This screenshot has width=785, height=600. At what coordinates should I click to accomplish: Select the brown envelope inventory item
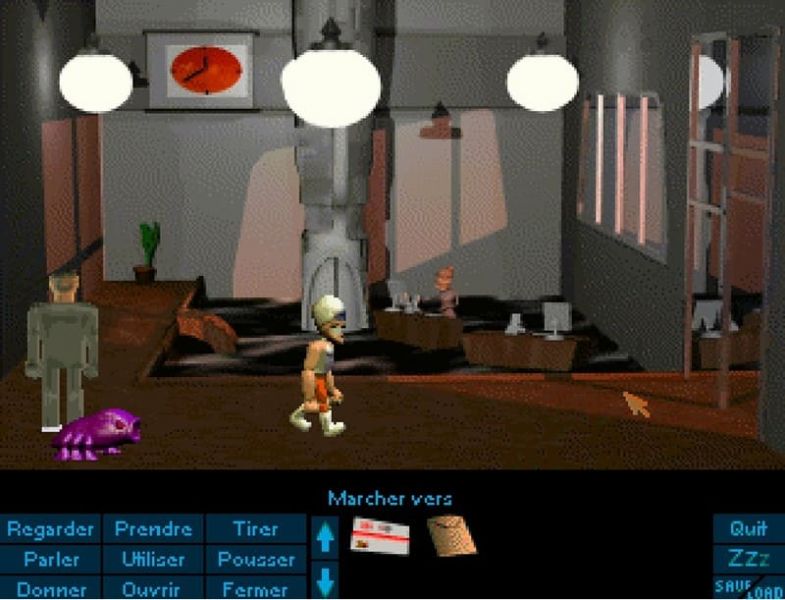[451, 536]
